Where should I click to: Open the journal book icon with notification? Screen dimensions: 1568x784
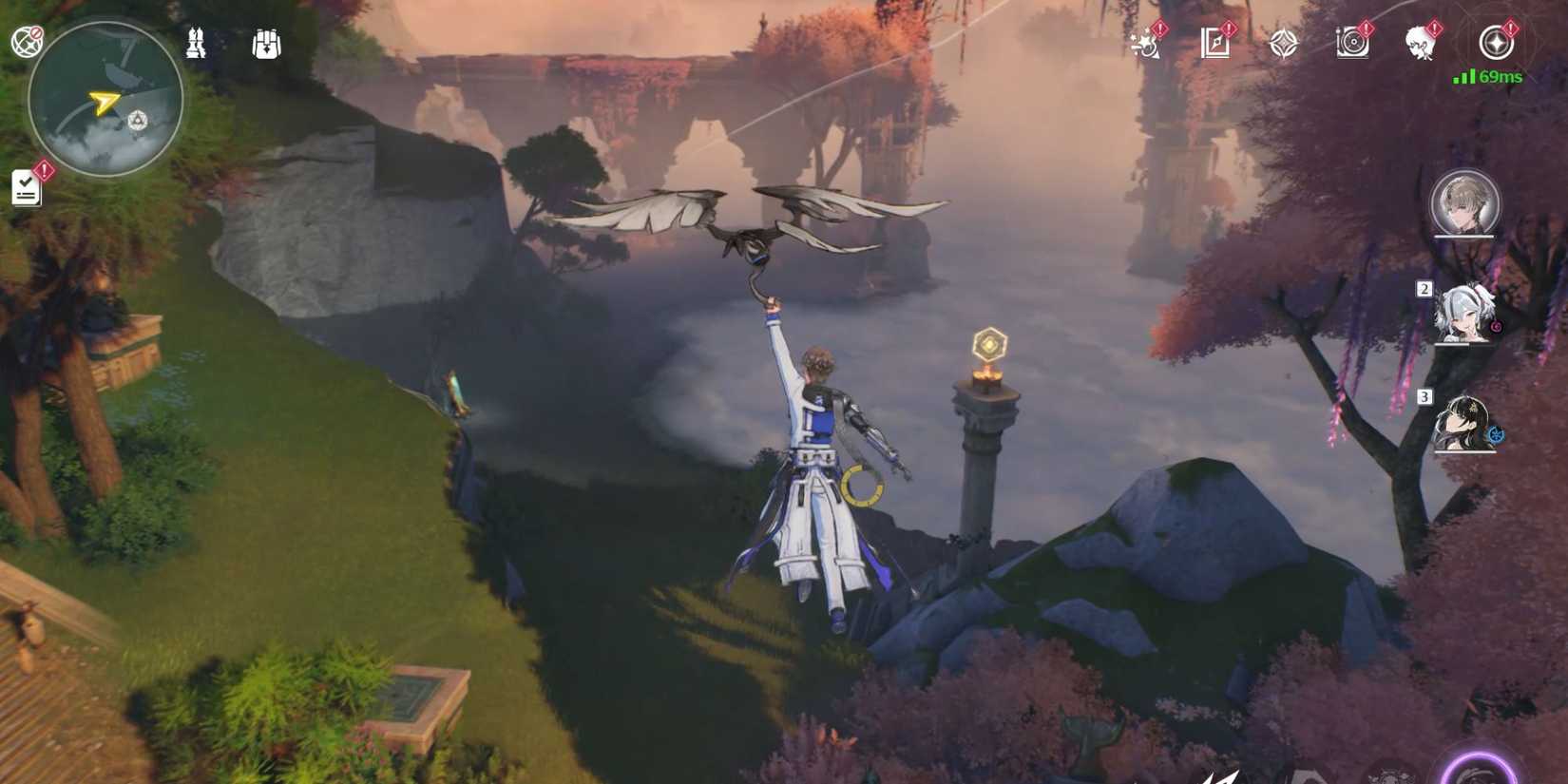point(1214,42)
